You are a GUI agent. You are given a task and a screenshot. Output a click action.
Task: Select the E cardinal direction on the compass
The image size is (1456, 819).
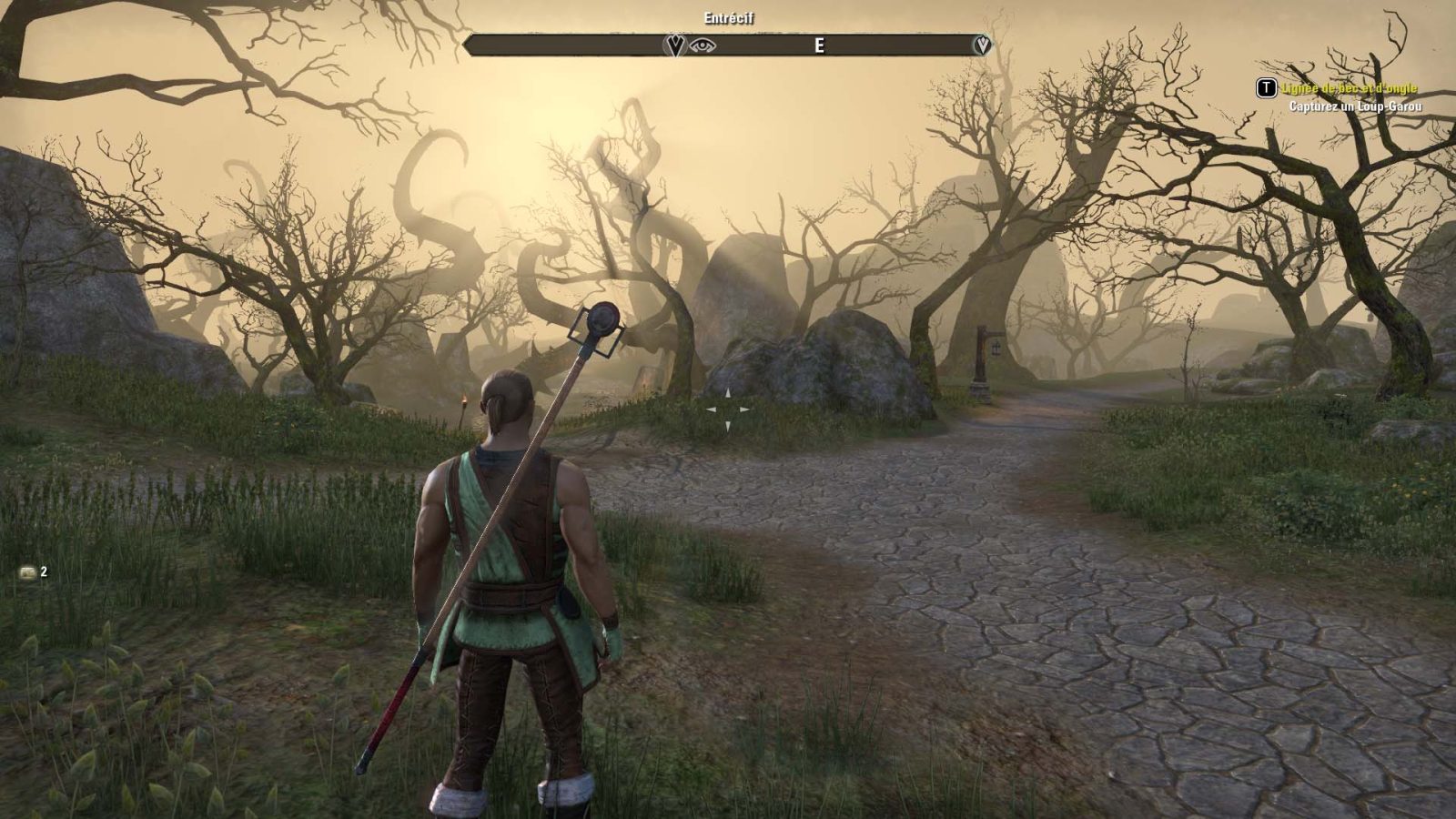[x=819, y=43]
